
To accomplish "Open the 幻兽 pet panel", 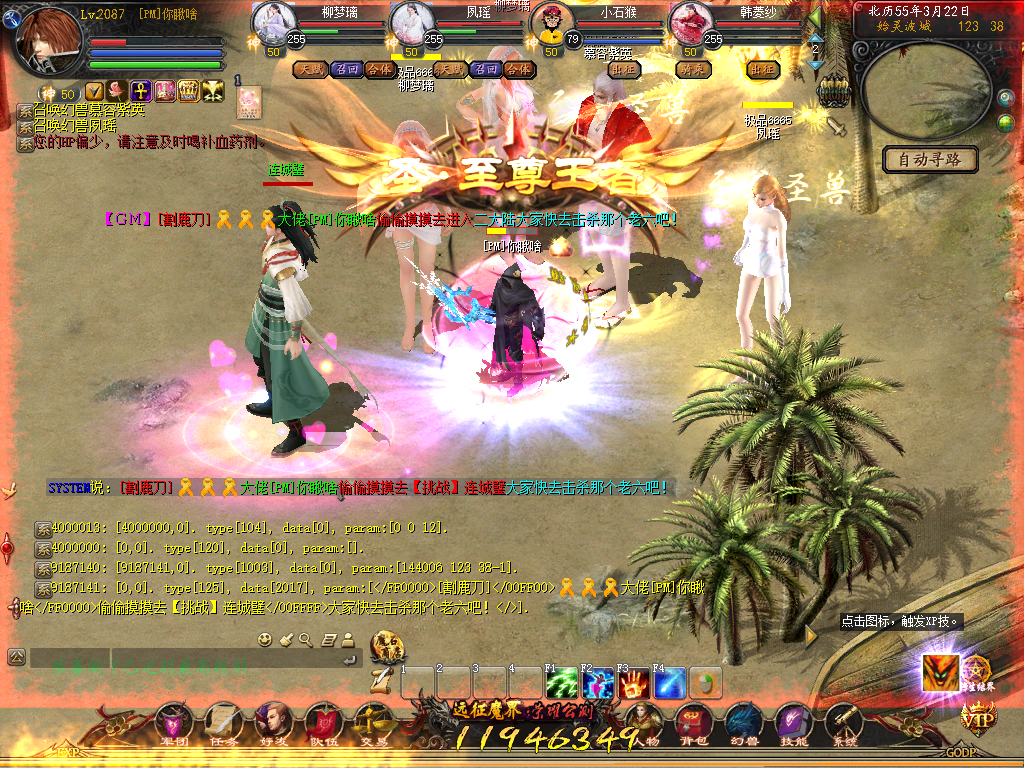I will point(743,722).
